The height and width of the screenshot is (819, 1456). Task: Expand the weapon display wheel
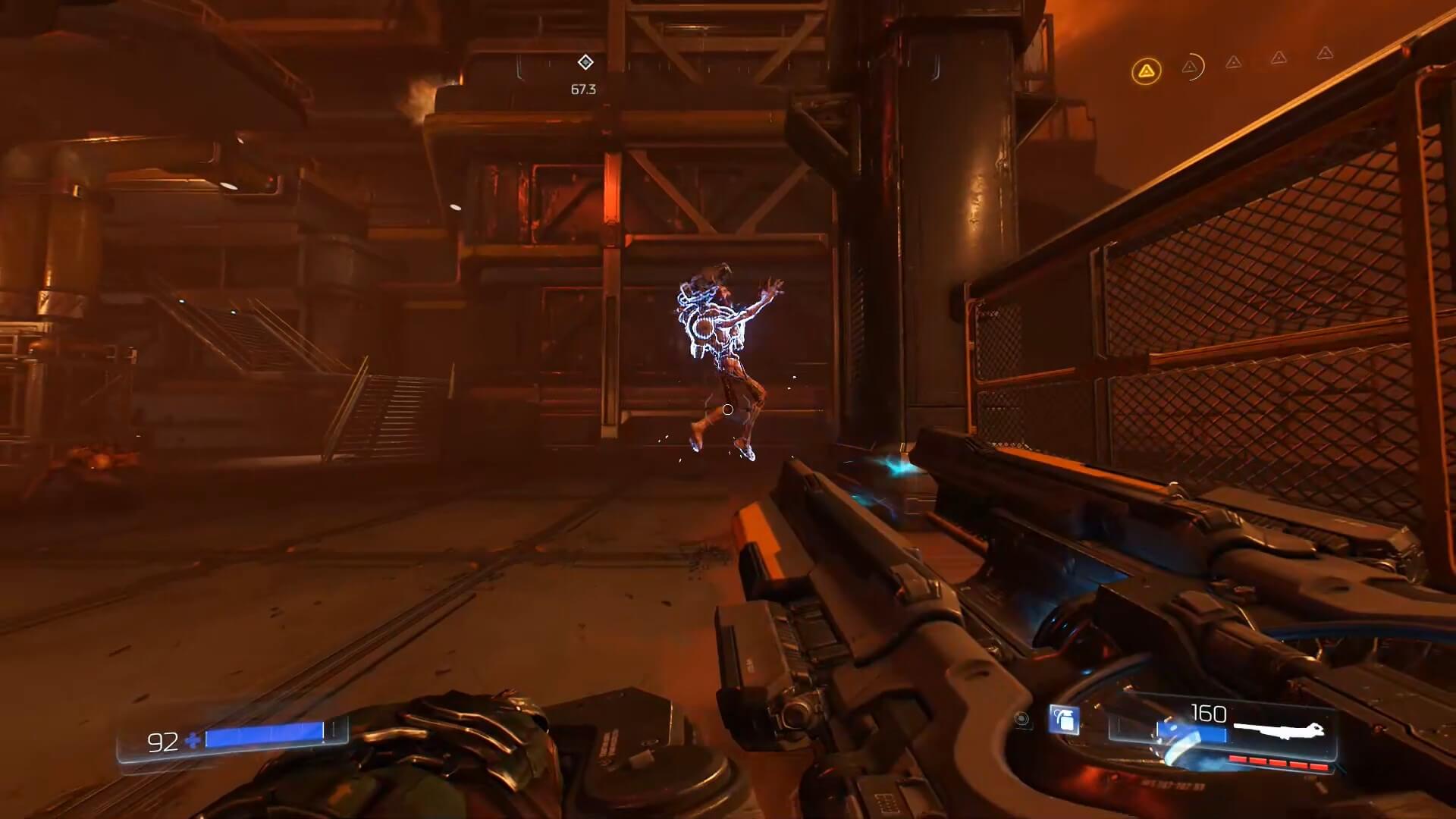(1022, 719)
